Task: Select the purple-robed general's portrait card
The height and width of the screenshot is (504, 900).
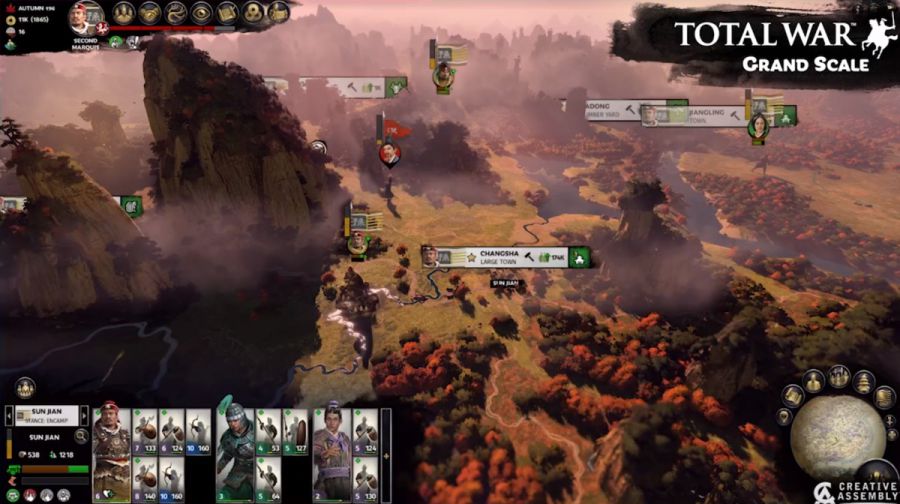Action: point(331,452)
